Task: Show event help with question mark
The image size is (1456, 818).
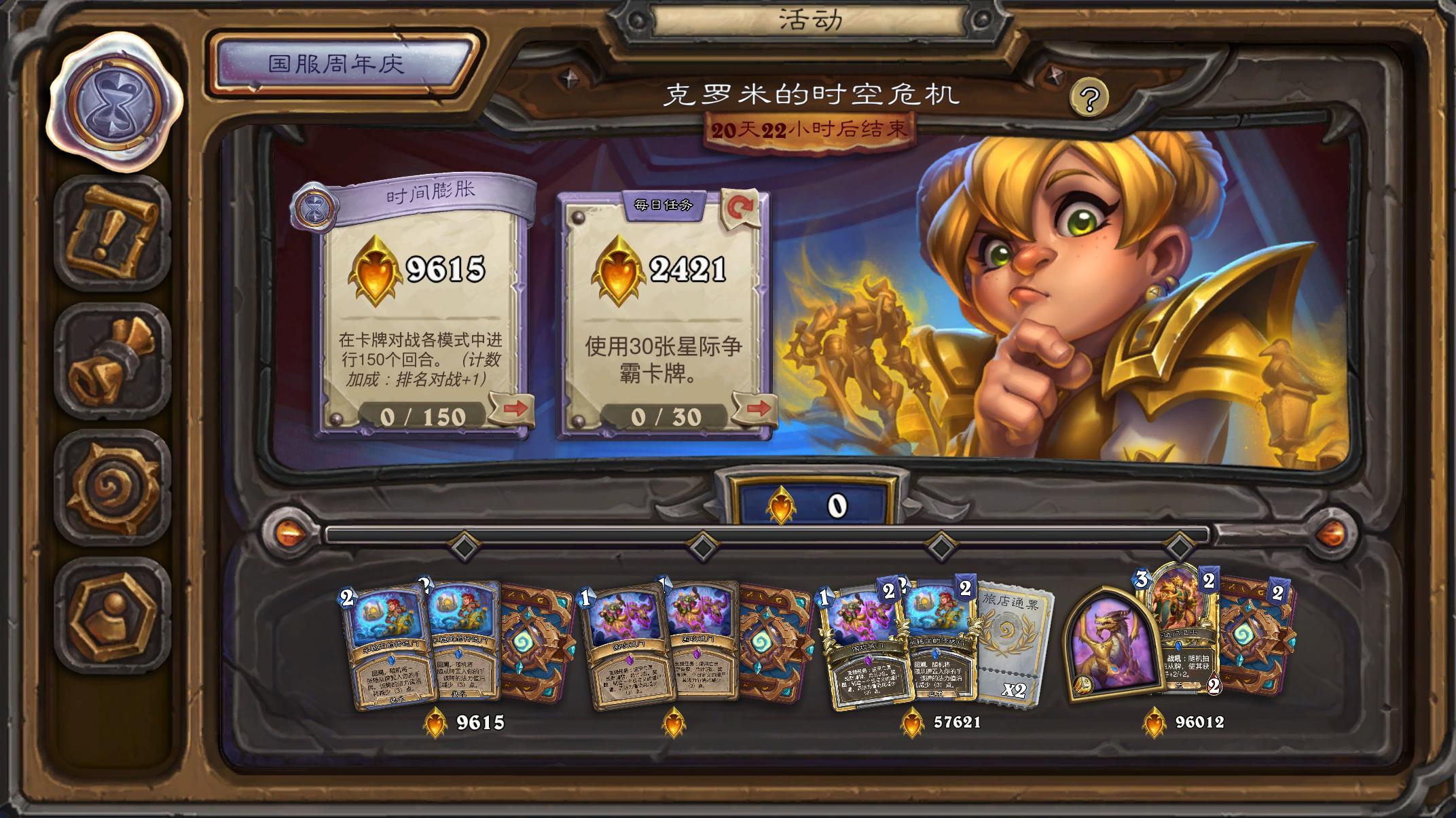Action: click(1089, 99)
